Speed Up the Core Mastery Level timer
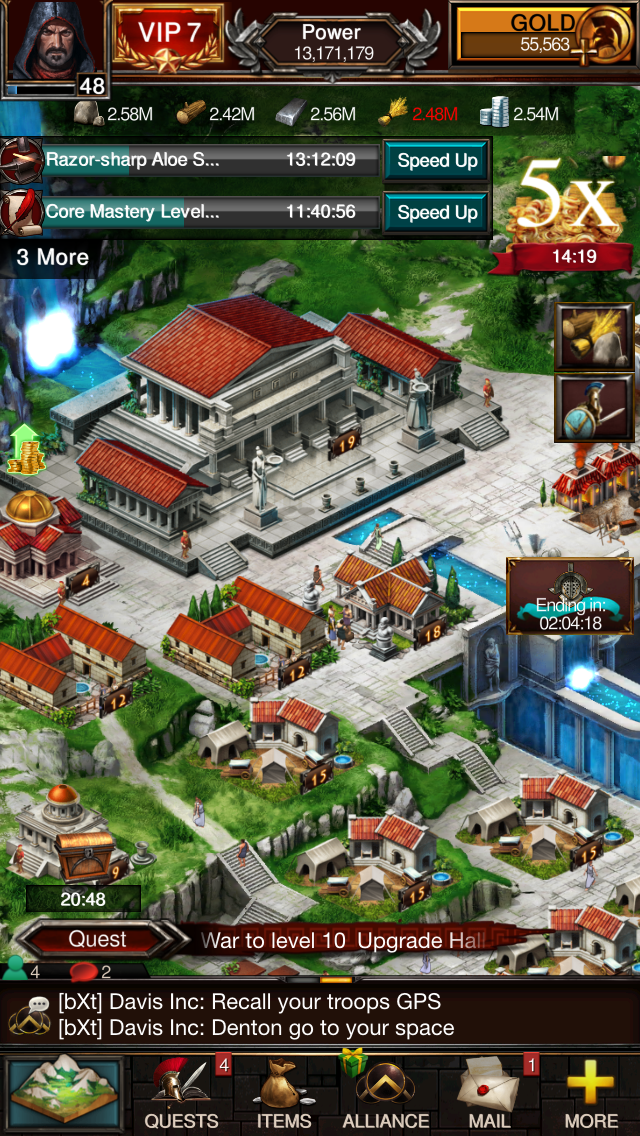The height and width of the screenshot is (1136, 640). (x=437, y=212)
